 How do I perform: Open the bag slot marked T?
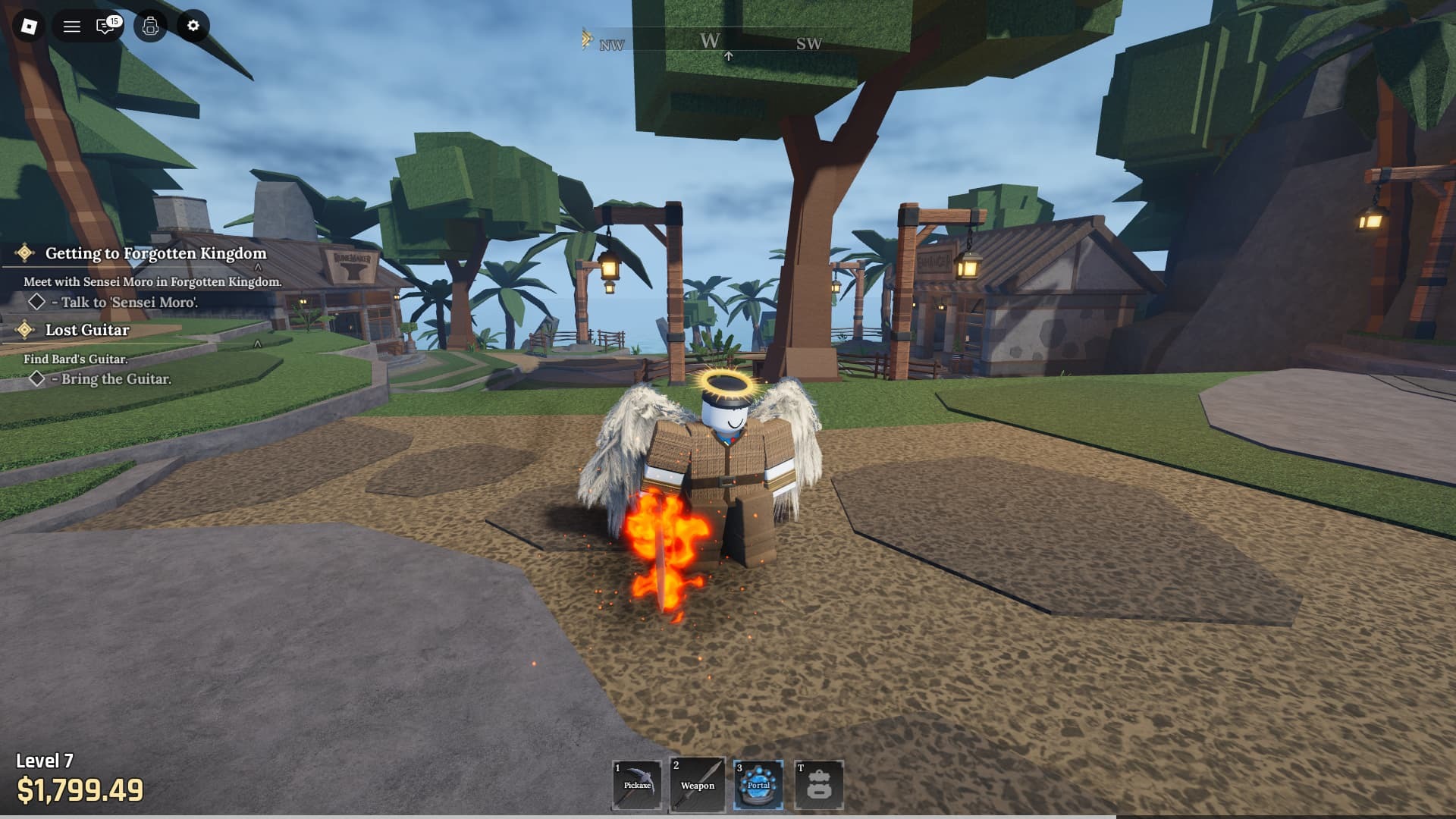click(819, 785)
